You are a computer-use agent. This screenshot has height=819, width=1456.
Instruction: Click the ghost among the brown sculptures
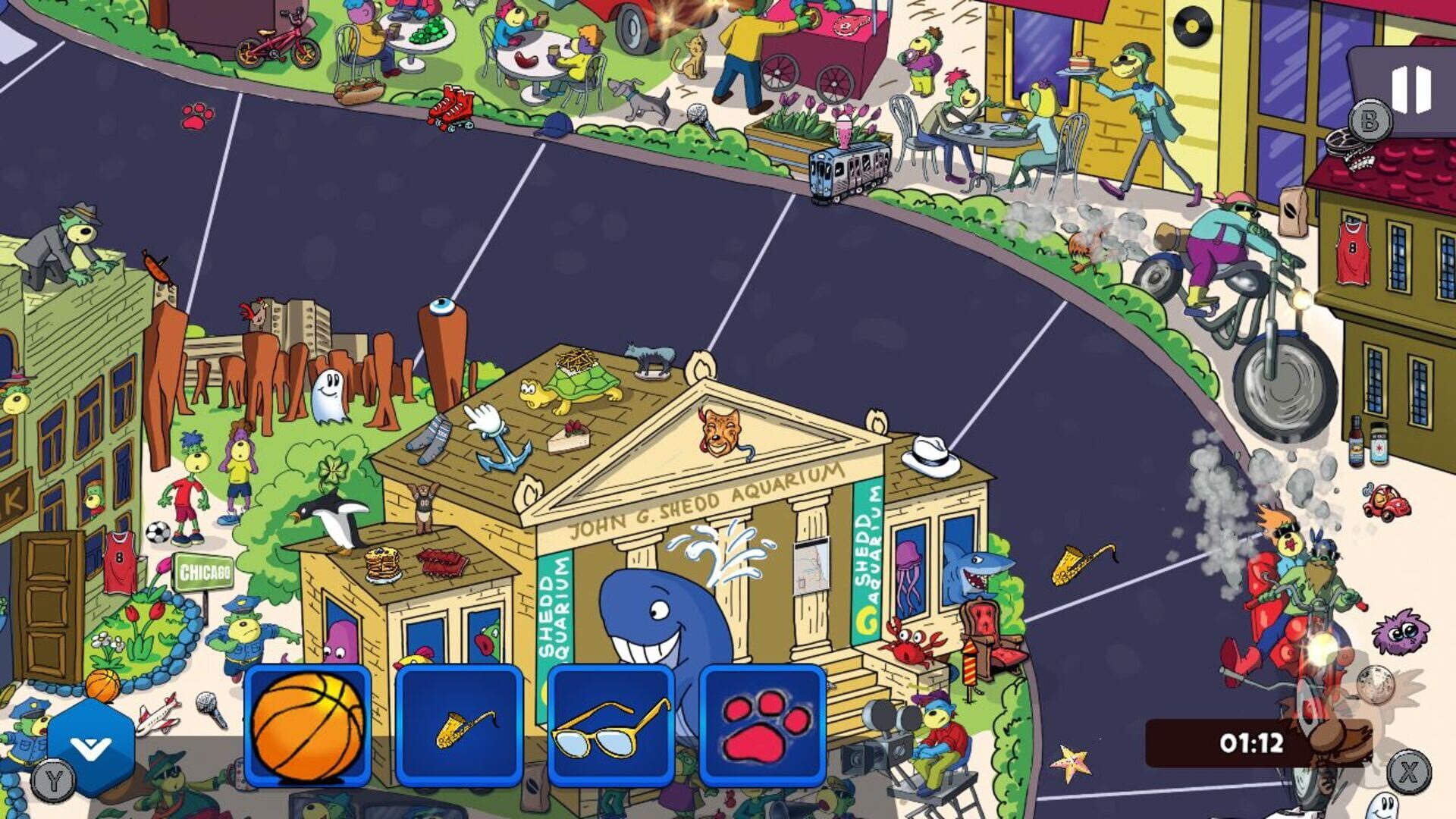pyautogui.click(x=328, y=396)
